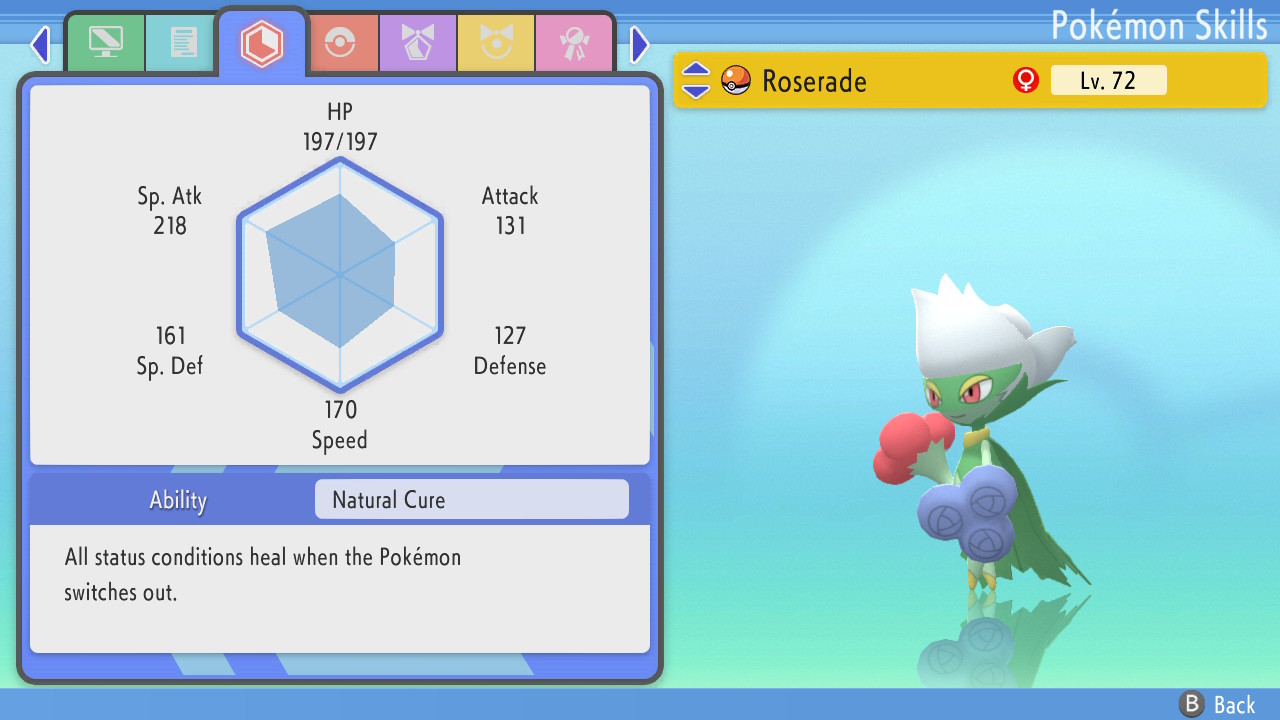This screenshot has width=1280, height=720.
Task: Click the Poké Ball beside Roserade's name
Action: pos(735,80)
